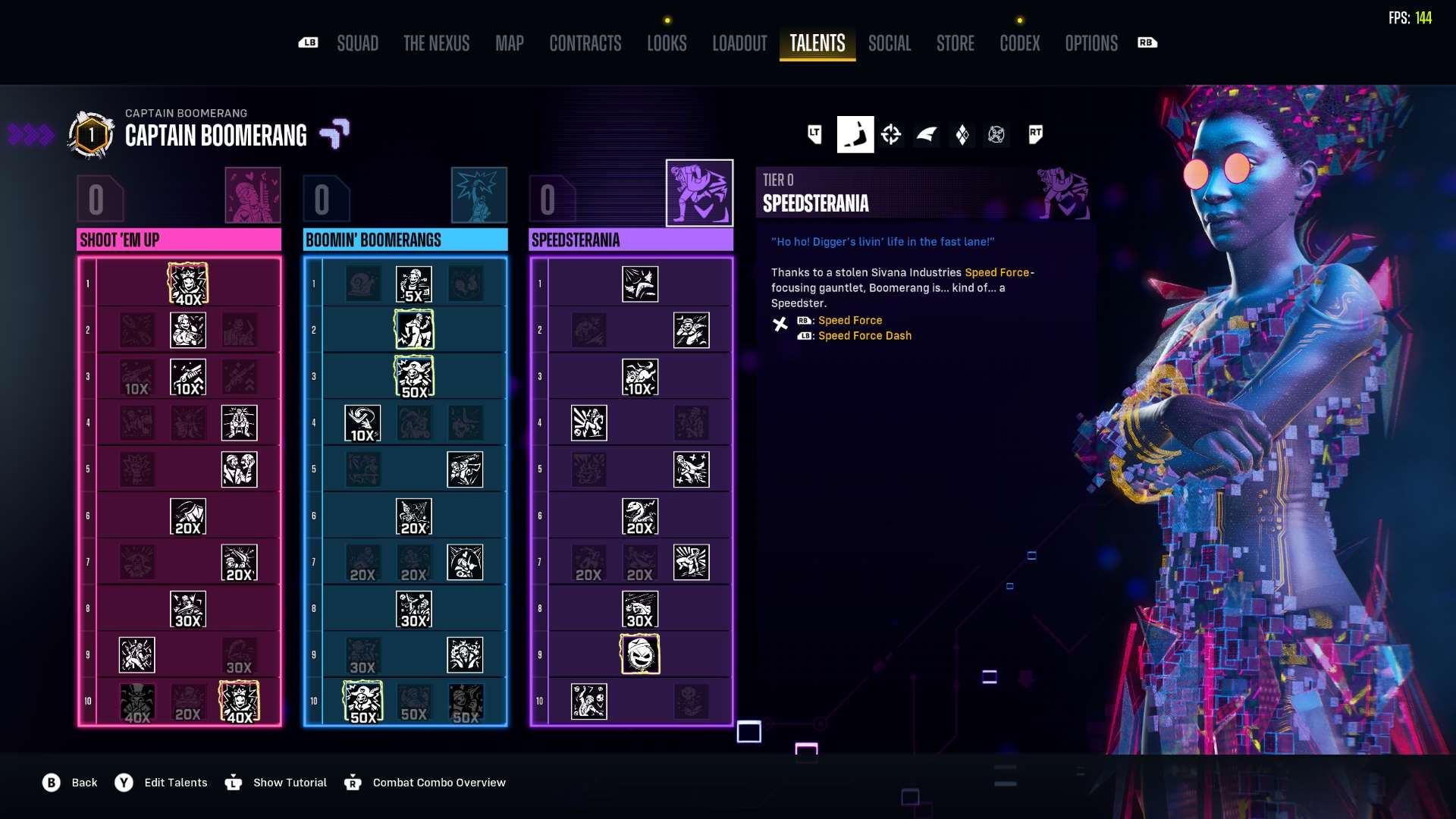
Task: Select the Shoot 'Em Up talent tree header
Action: pyautogui.click(x=179, y=240)
